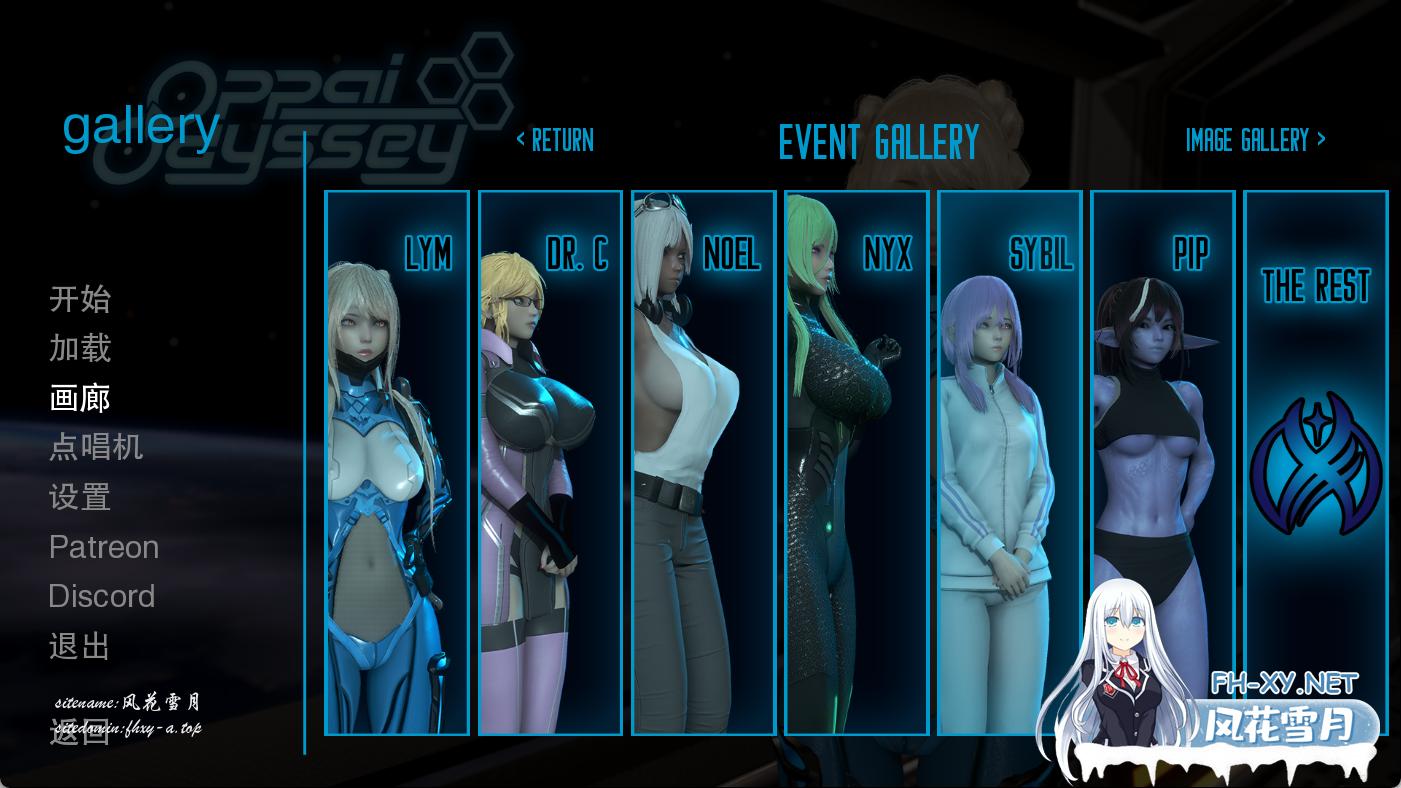Open Nyx's event gallery panel

(857, 463)
